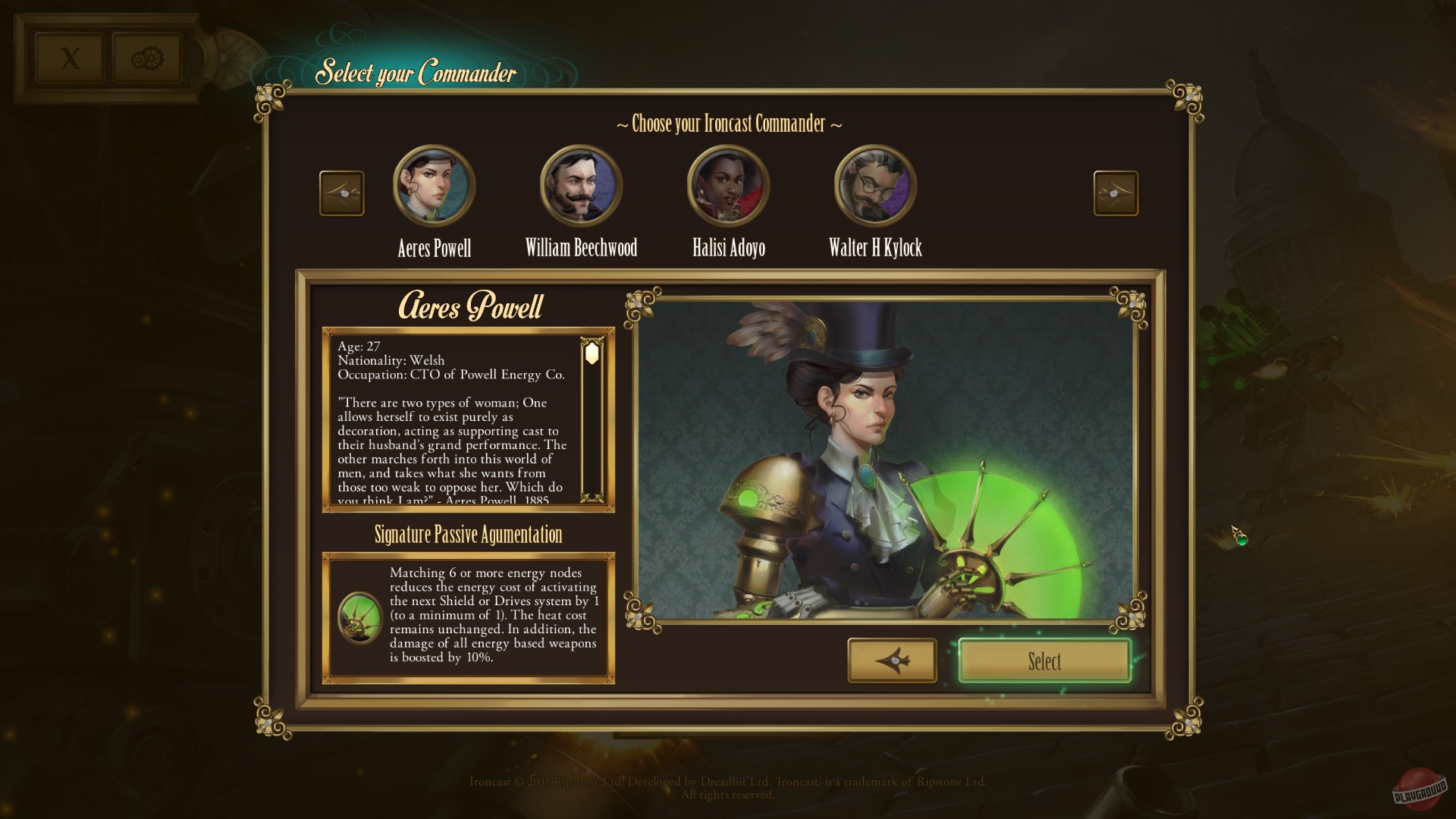Click the arrow icon beside the Select button
Image resolution: width=1456 pixels, height=819 pixels.
click(892, 661)
